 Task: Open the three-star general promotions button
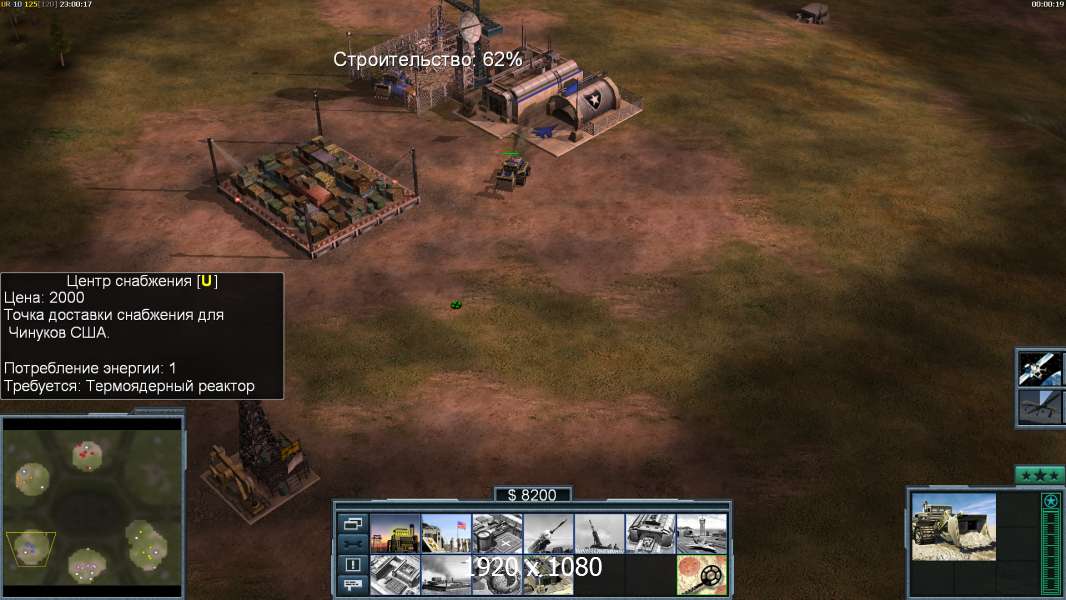pyautogui.click(x=1039, y=475)
